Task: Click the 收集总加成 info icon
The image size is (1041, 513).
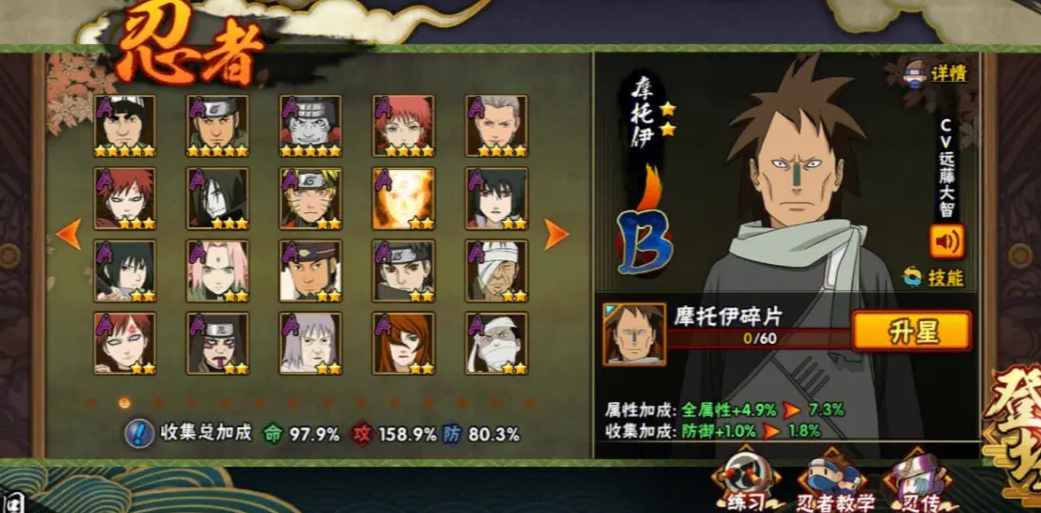Action: (139, 434)
